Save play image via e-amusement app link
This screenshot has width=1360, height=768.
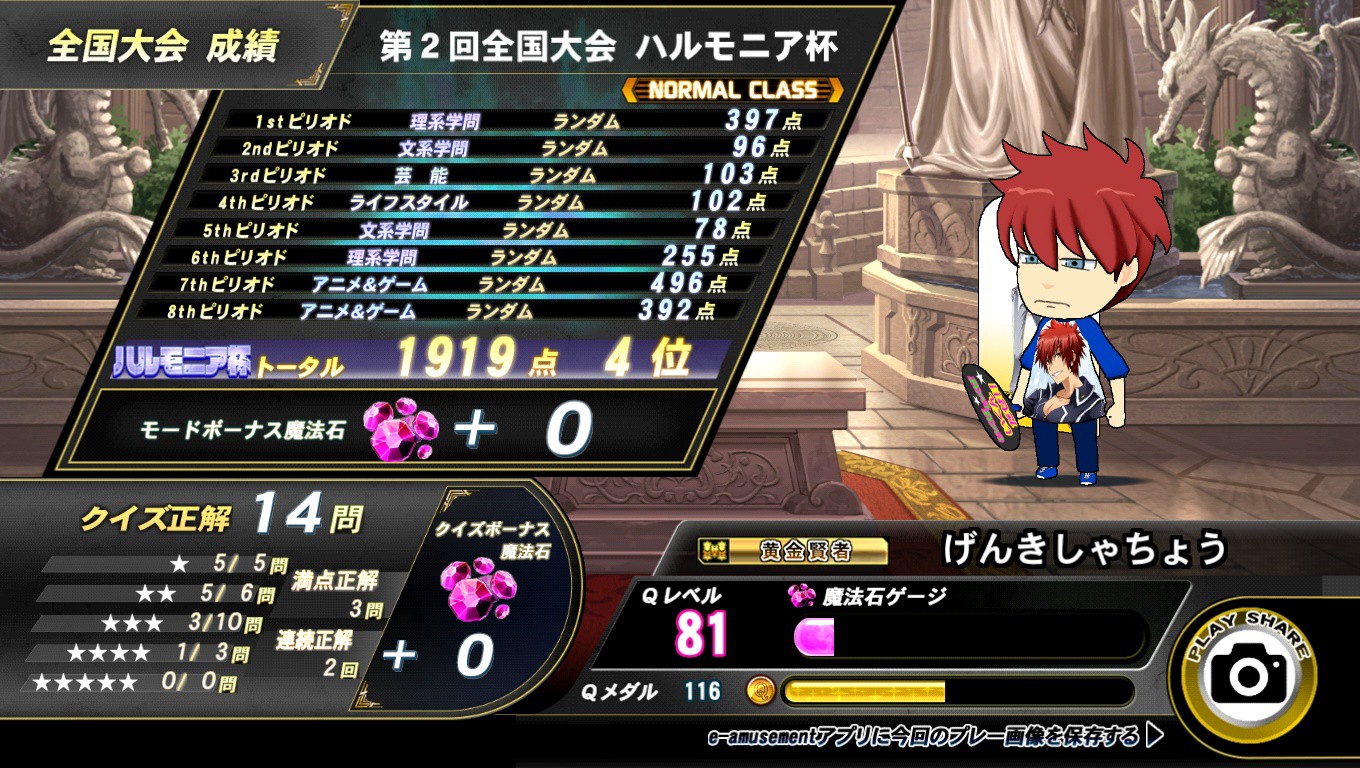935,738
